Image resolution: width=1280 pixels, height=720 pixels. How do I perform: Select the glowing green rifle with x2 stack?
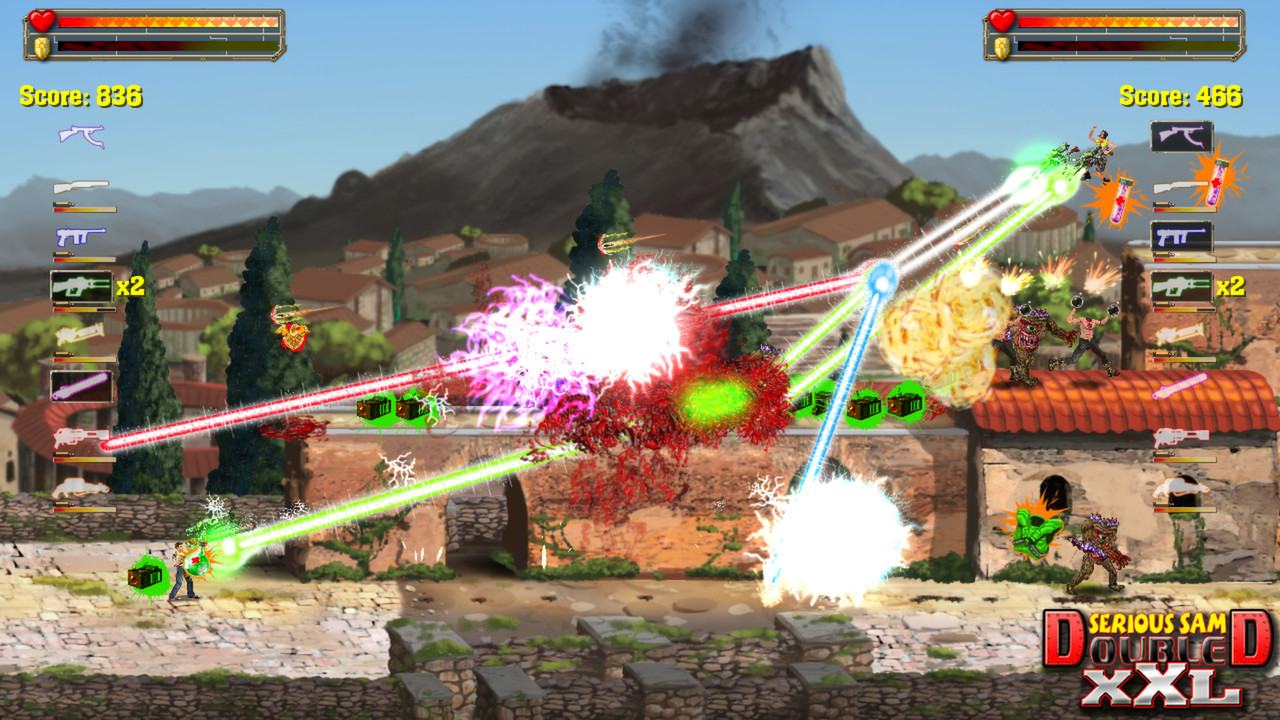(x=80, y=286)
